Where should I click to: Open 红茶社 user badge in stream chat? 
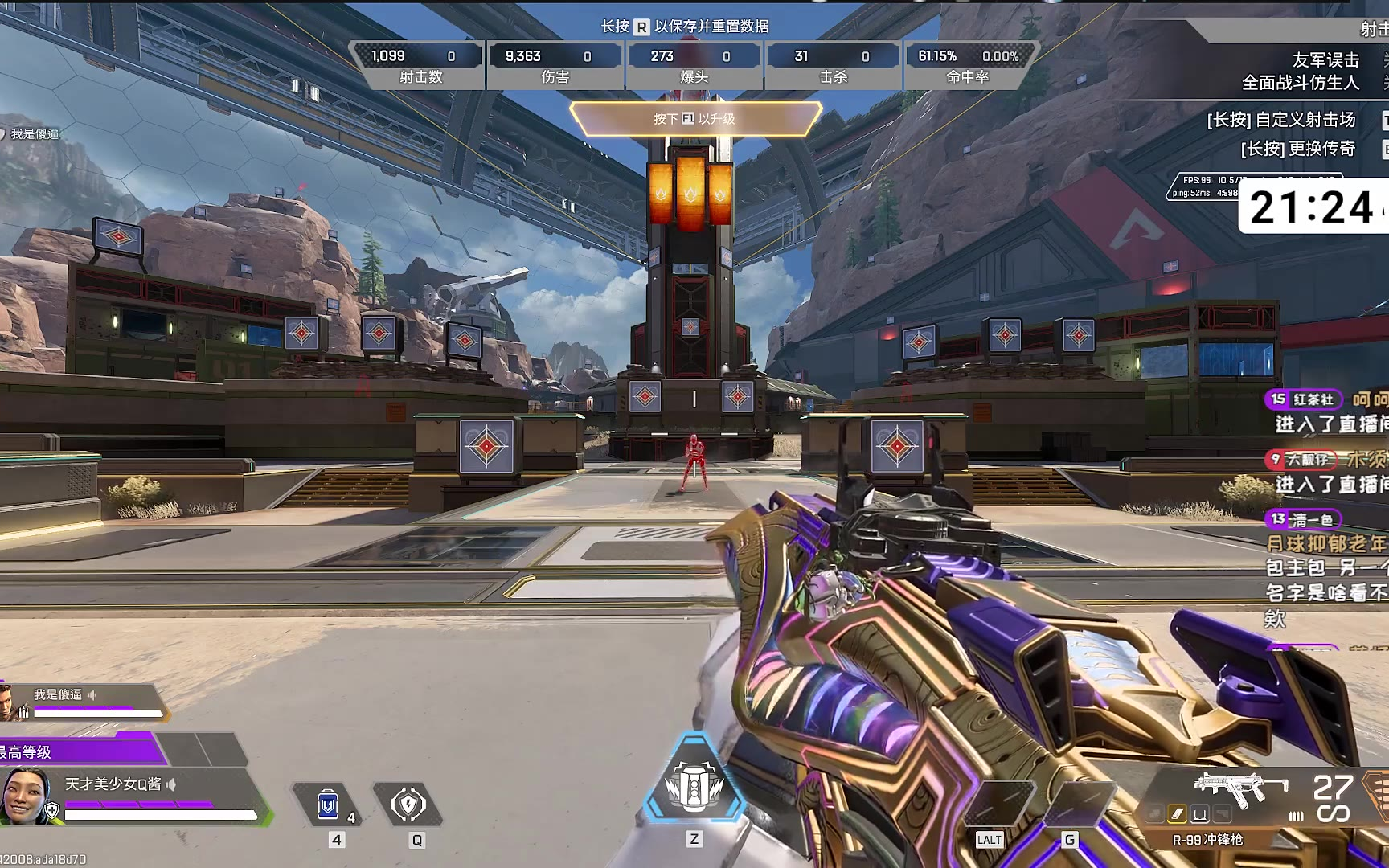tap(1302, 399)
